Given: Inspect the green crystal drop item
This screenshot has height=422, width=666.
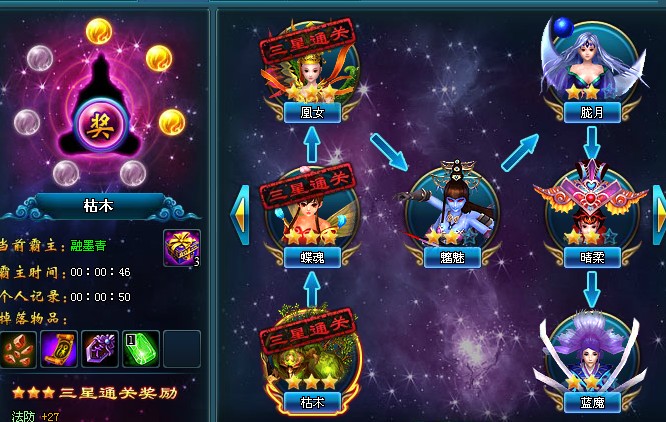Looking at the screenshot, I should point(140,349).
